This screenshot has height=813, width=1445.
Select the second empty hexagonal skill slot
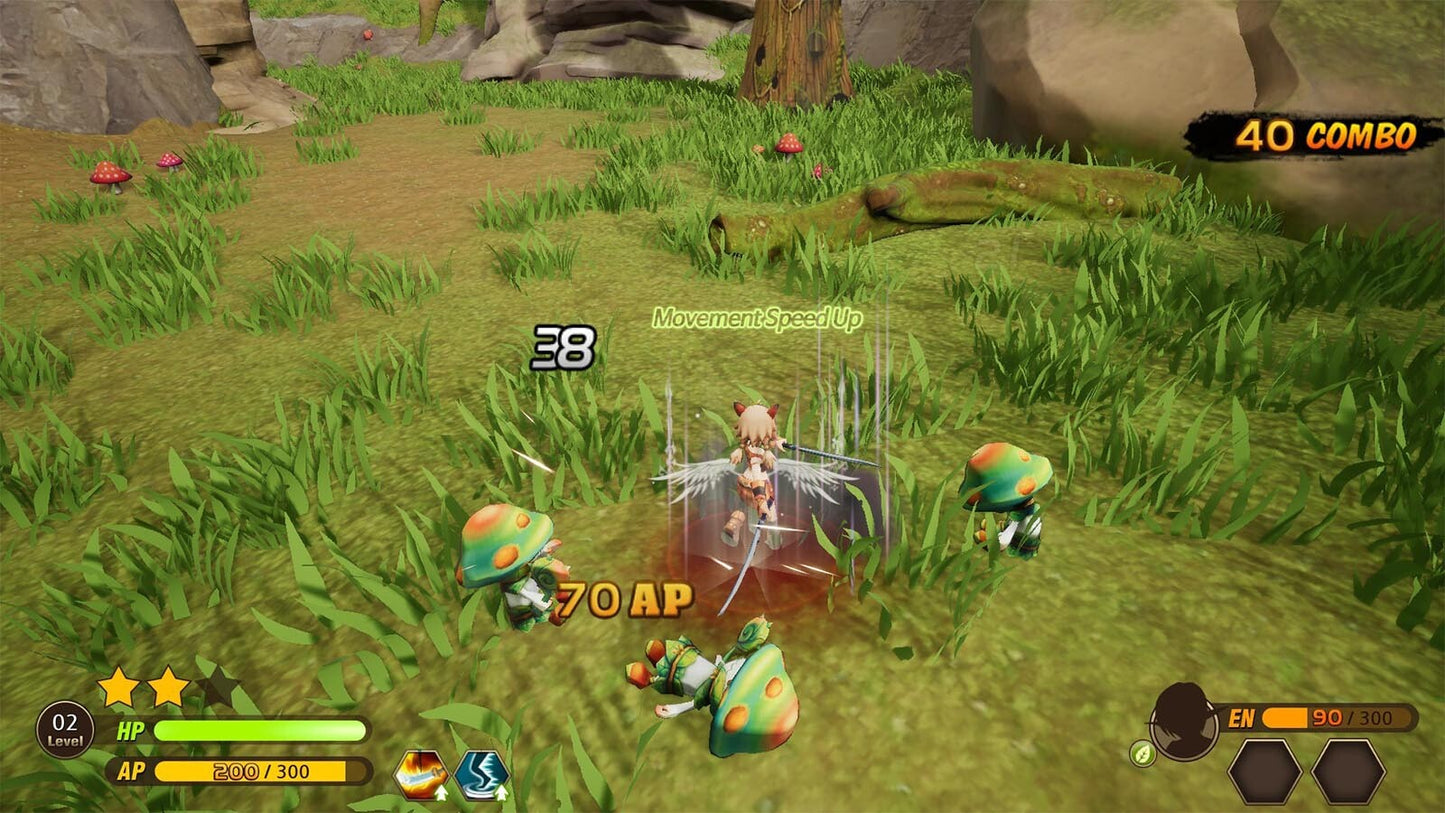1347,772
